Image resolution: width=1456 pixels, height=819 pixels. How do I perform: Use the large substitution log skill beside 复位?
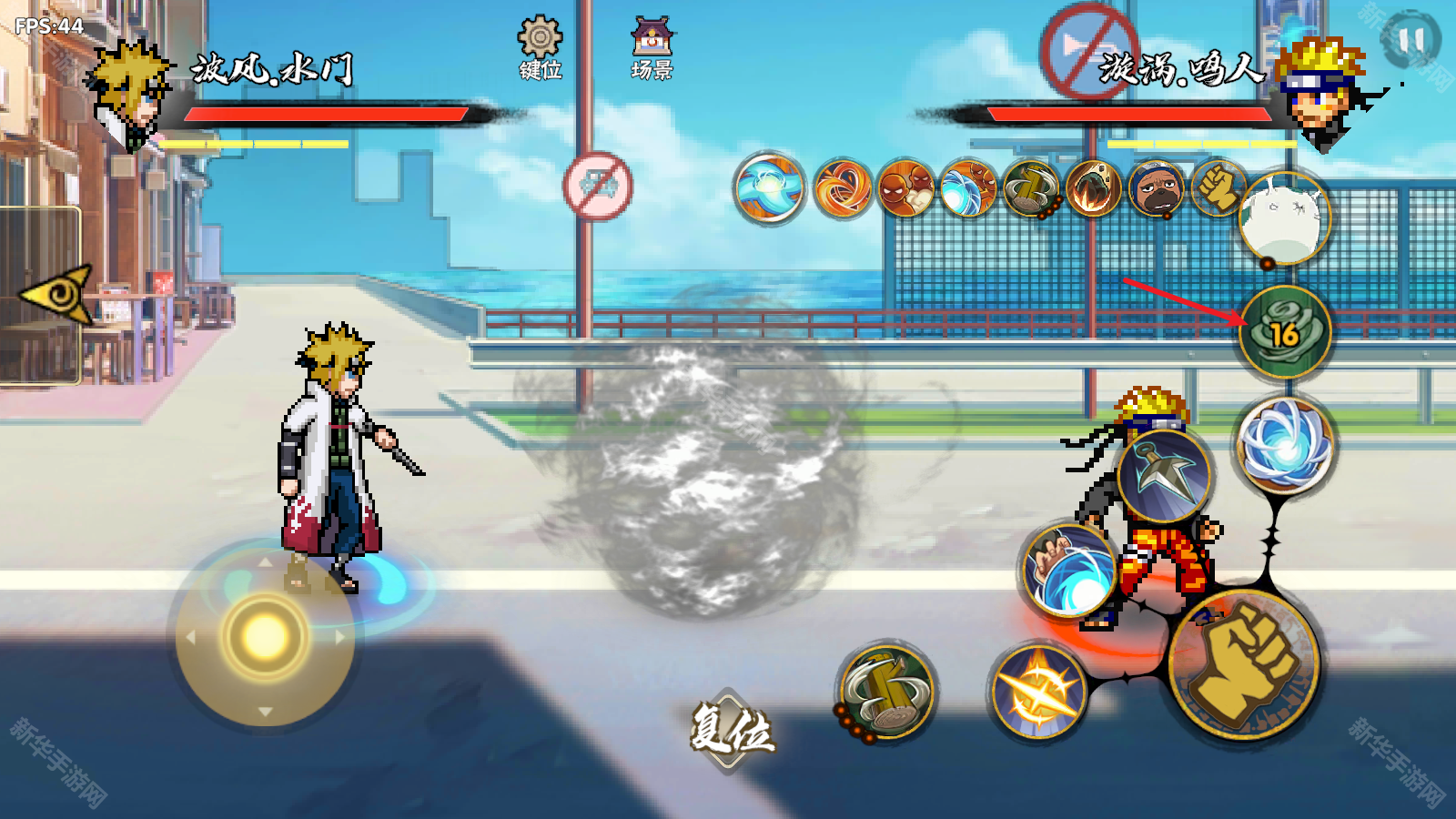pyautogui.click(x=886, y=693)
